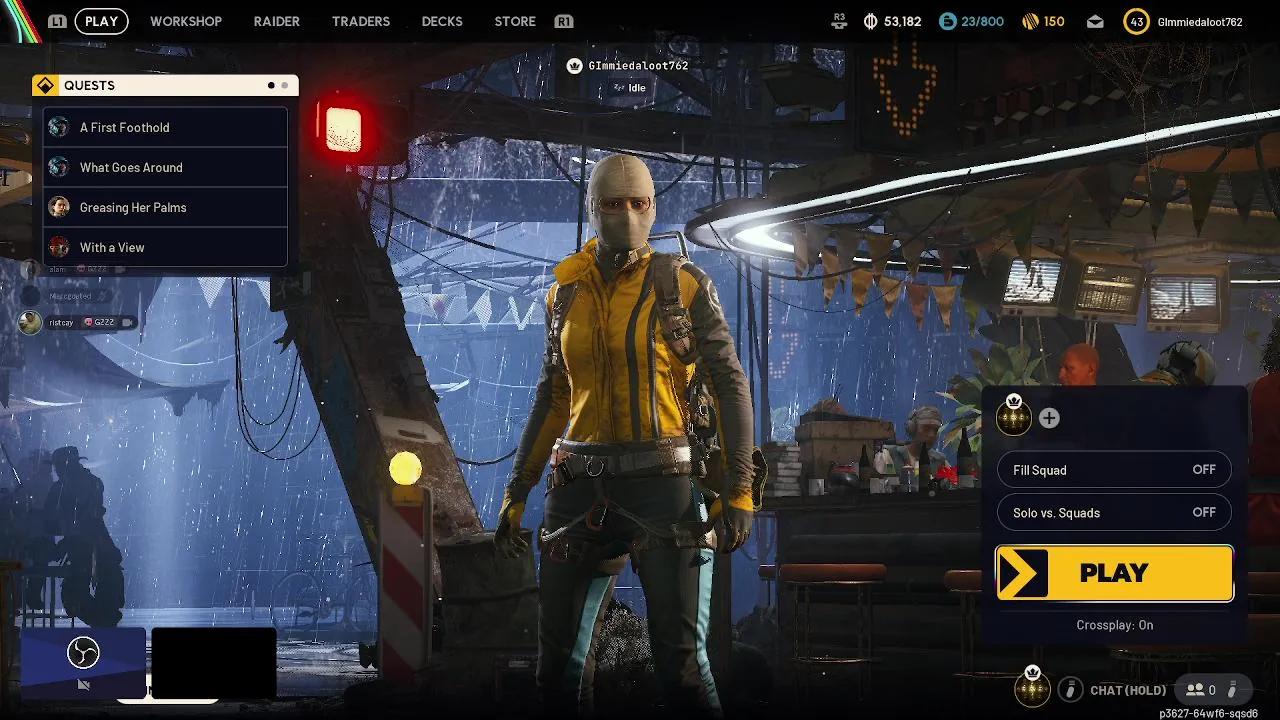The height and width of the screenshot is (720, 1280).
Task: Toggle the Fill Squad option
Action: pos(1114,470)
